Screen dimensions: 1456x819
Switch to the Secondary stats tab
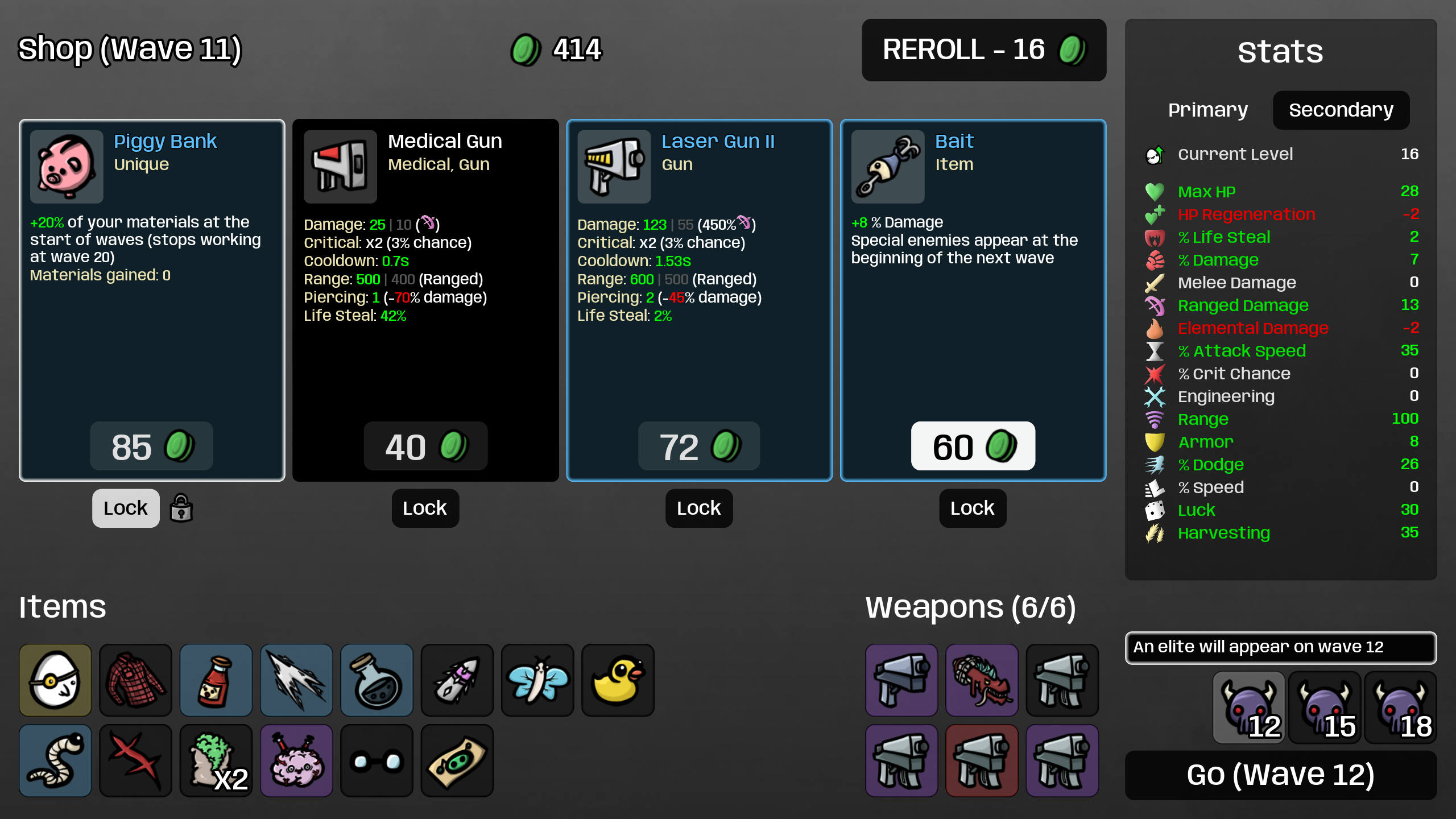click(x=1341, y=110)
